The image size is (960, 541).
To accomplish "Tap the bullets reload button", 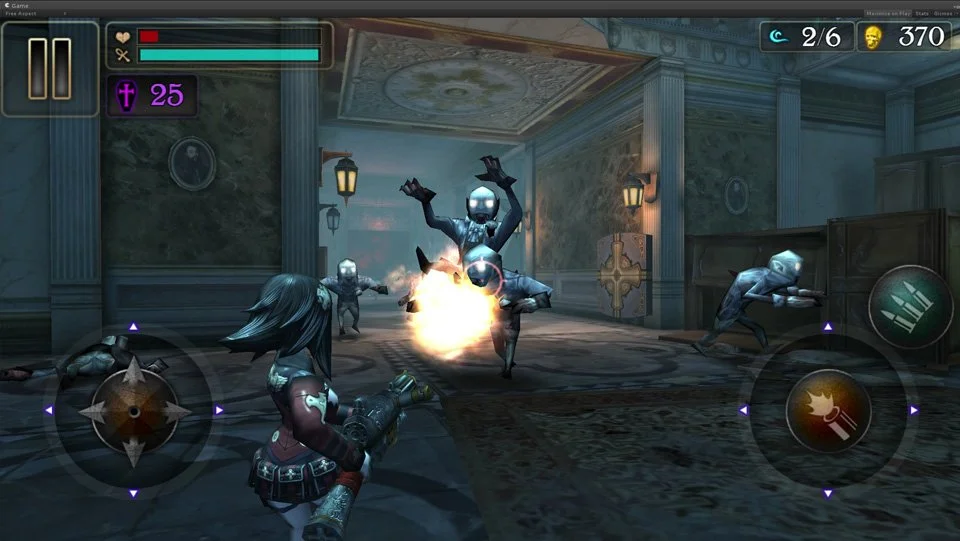I will 910,306.
